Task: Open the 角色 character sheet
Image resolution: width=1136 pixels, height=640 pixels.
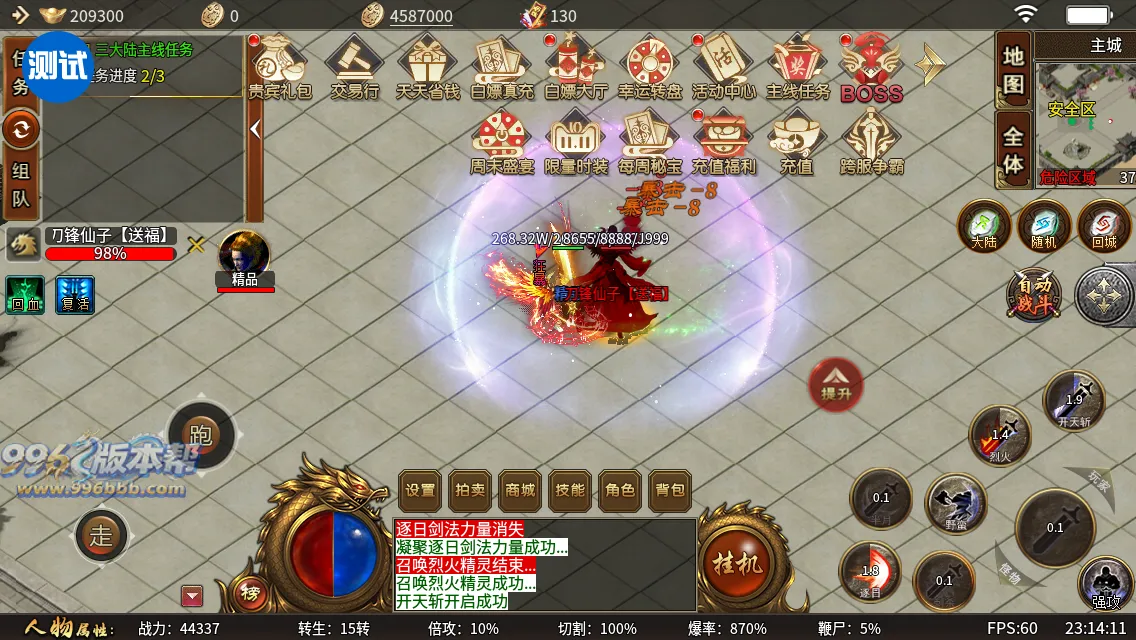Action: (620, 490)
